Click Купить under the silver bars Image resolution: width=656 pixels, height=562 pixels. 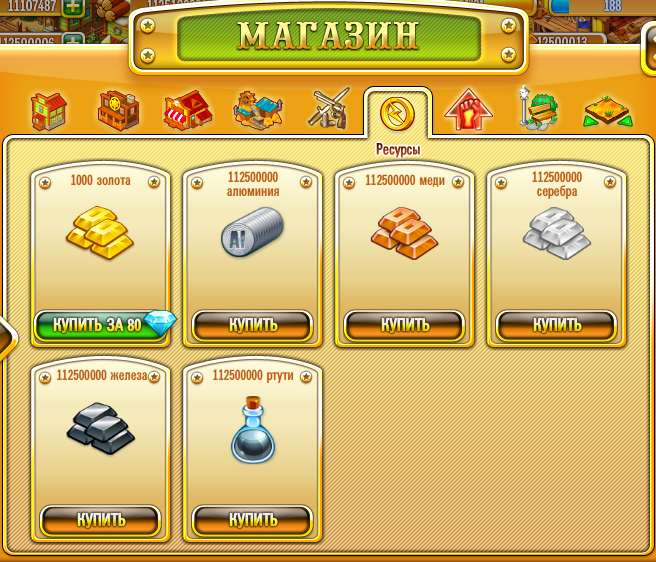pos(556,325)
